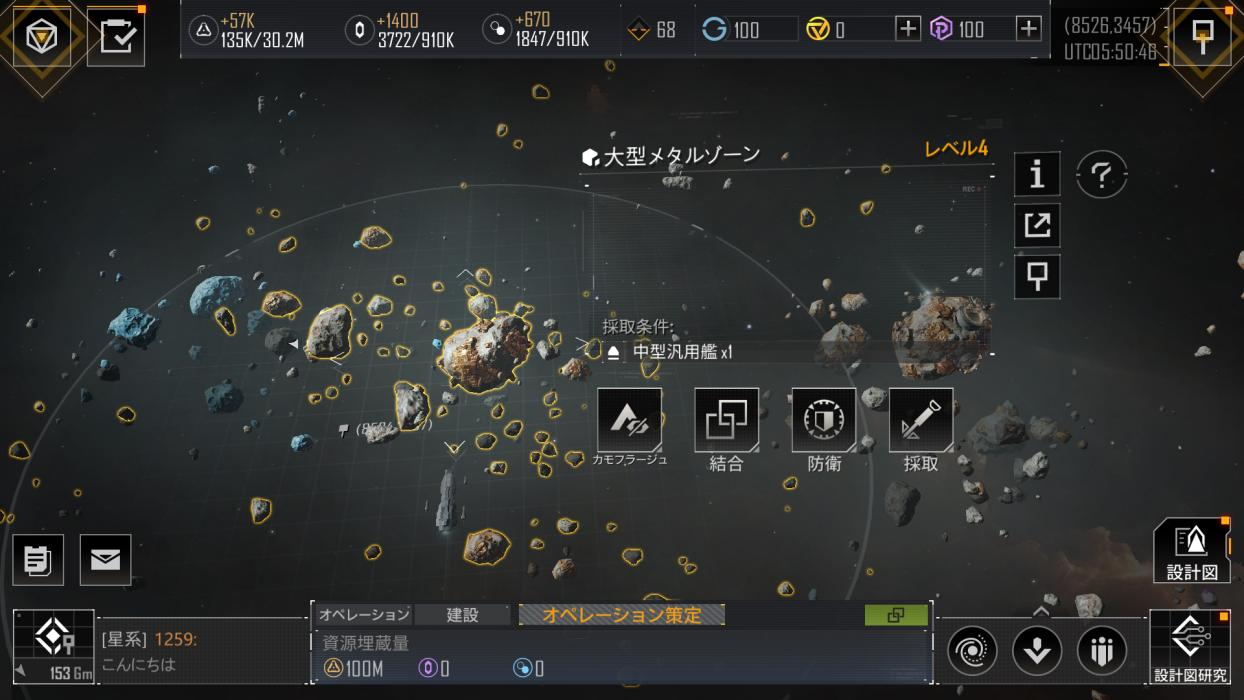Activate the カモフラージュ camouflage action
Viewport: 1244px width, 700px height.
[629, 421]
